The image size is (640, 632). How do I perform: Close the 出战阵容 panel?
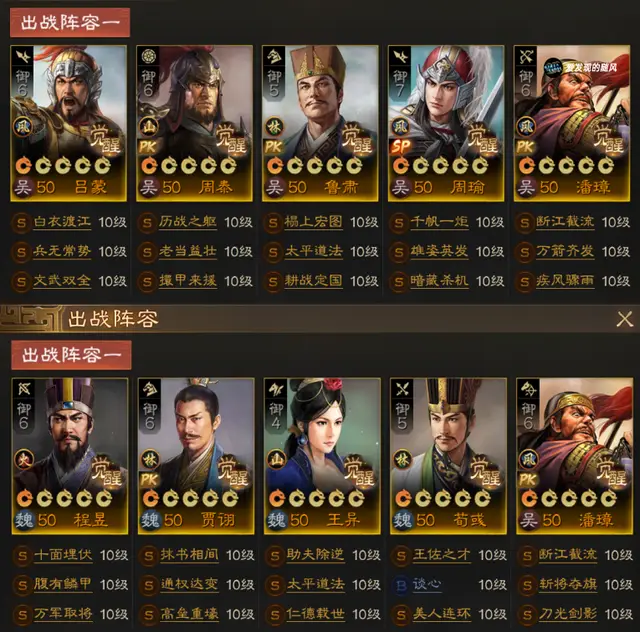tap(624, 319)
